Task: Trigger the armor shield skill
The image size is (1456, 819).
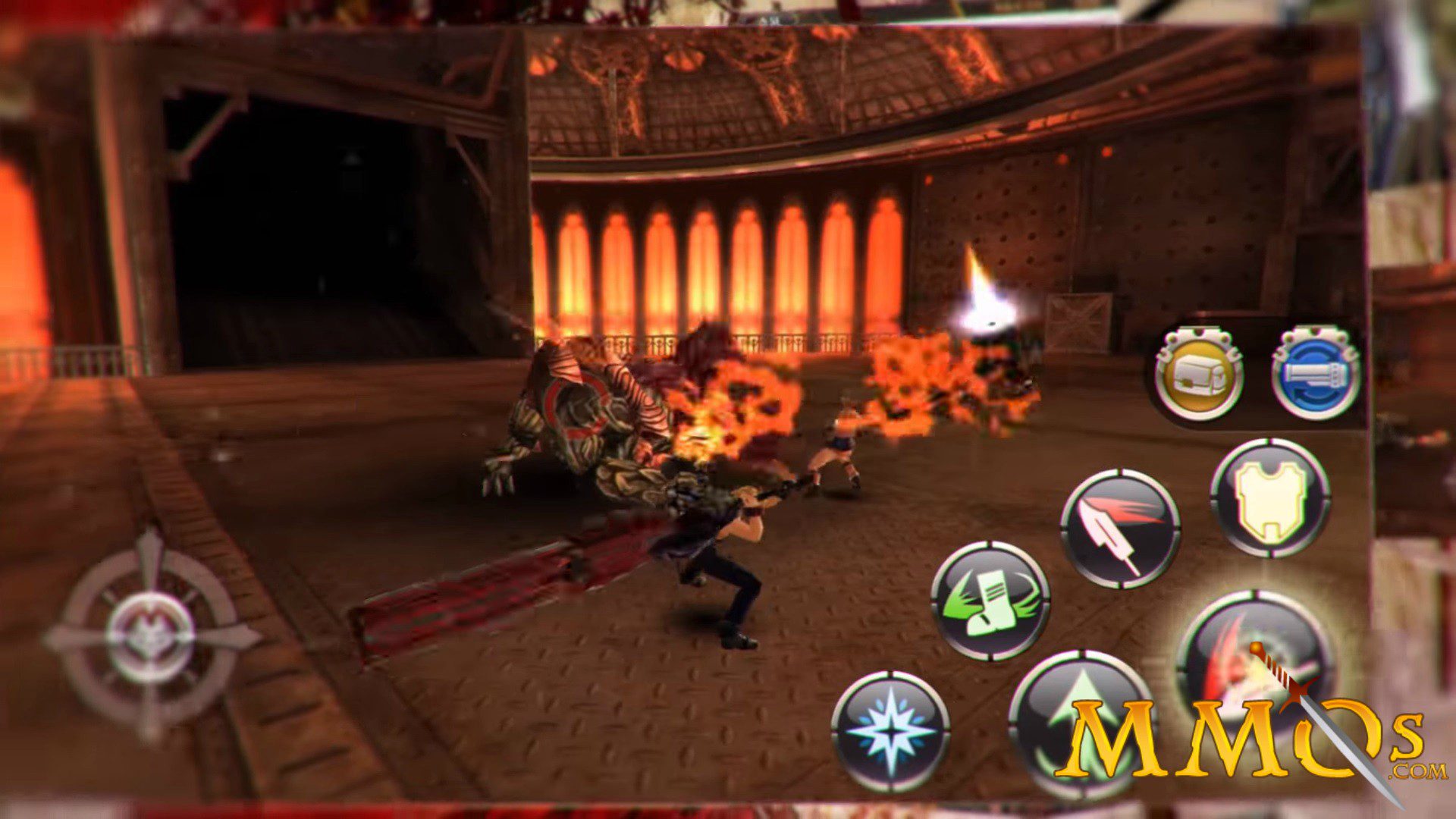Action: 1270,497
